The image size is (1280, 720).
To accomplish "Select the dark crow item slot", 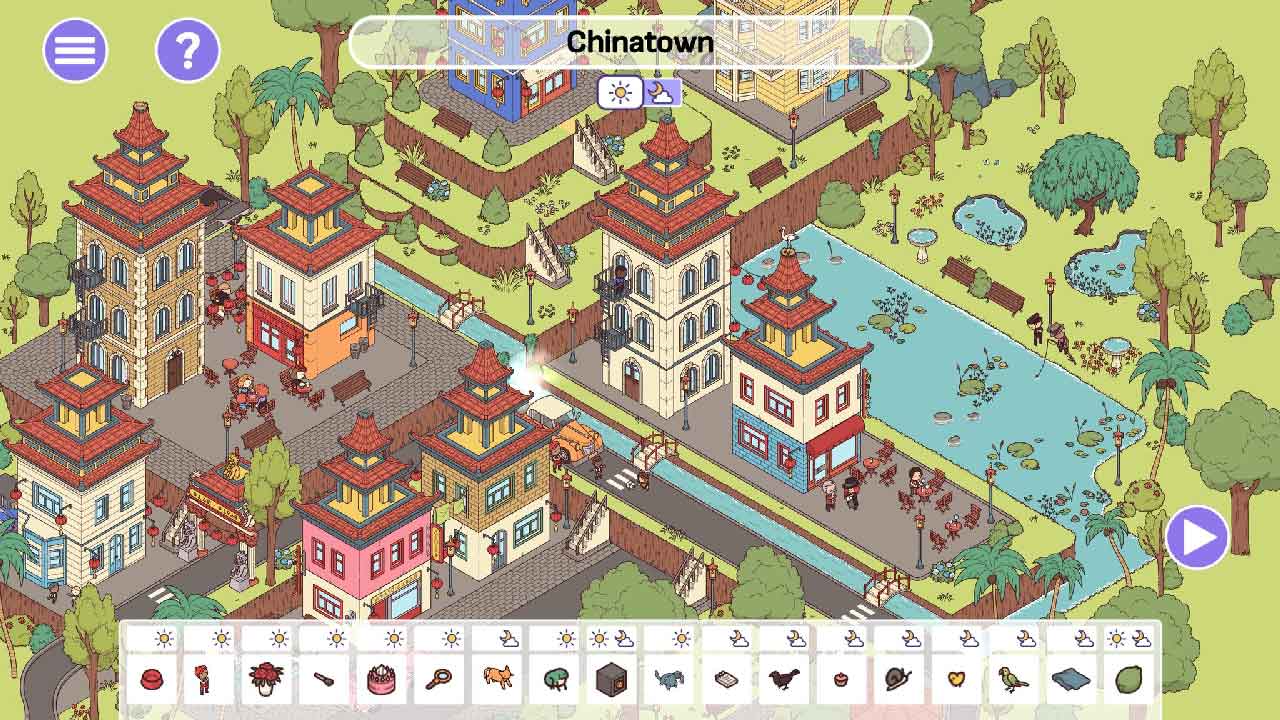I will [x=784, y=680].
